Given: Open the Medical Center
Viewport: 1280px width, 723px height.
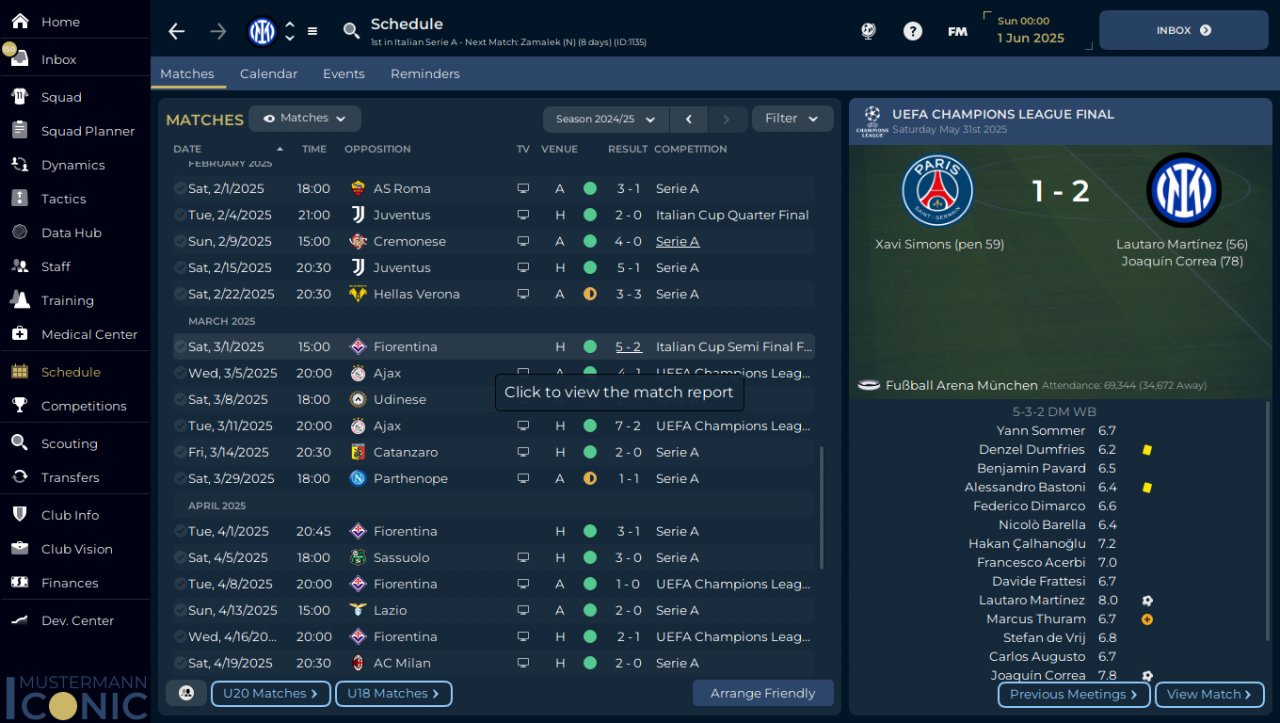Looking at the screenshot, I should click(x=89, y=335).
